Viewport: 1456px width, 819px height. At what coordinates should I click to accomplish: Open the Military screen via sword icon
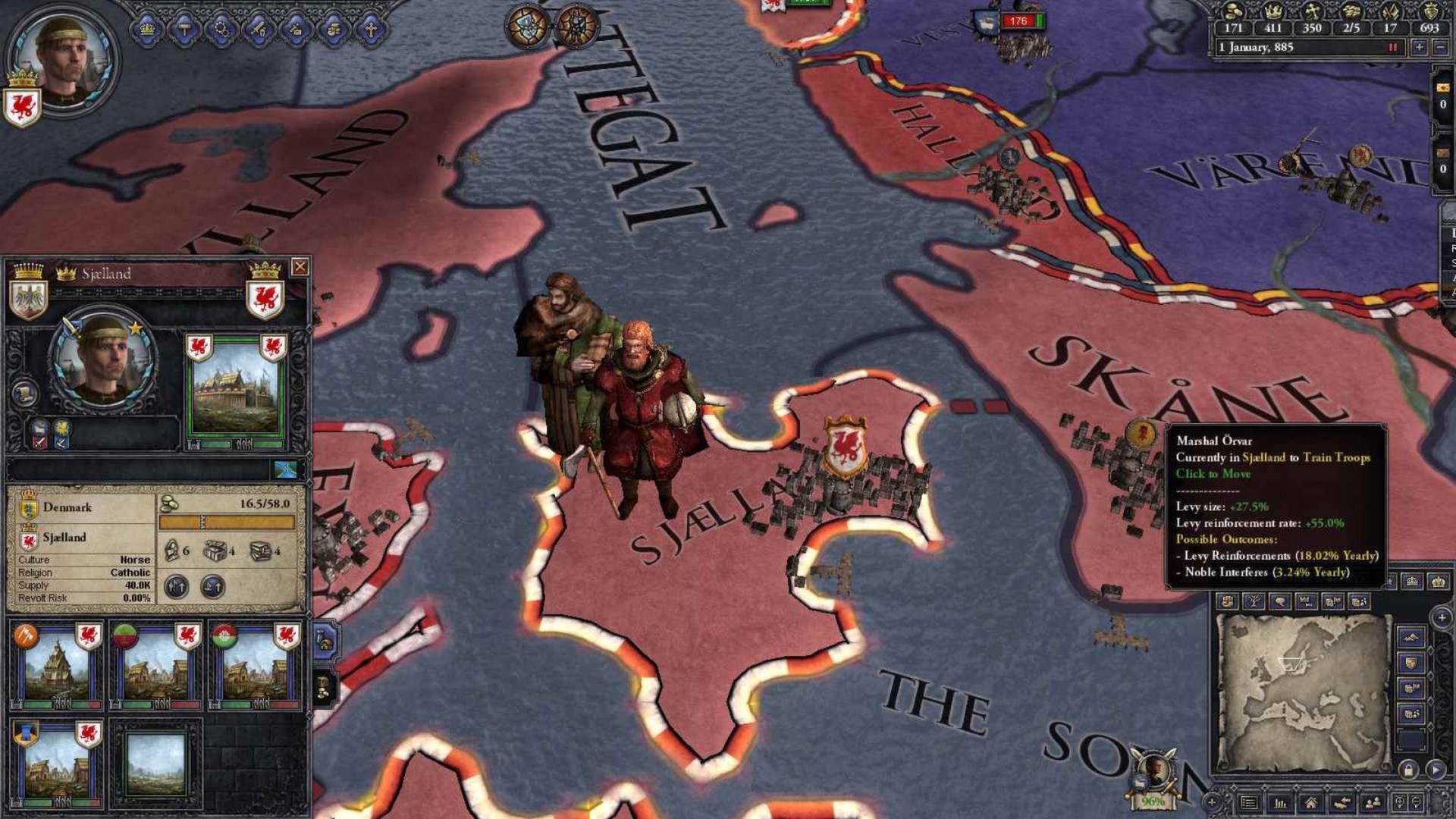click(x=259, y=29)
